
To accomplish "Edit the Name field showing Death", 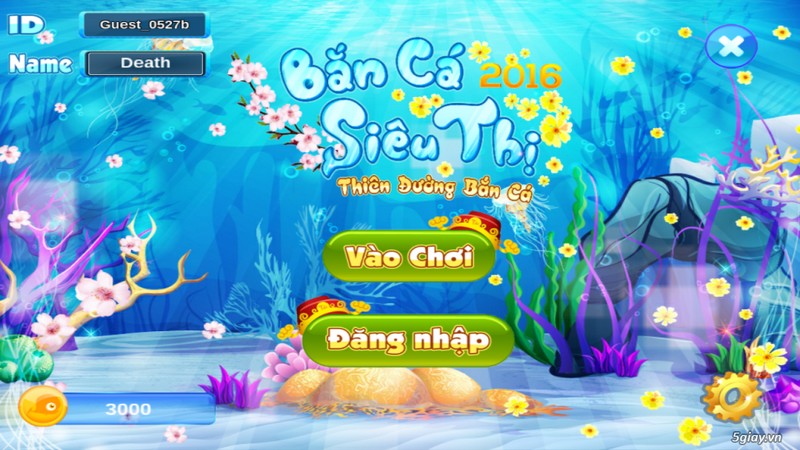I will [x=146, y=63].
